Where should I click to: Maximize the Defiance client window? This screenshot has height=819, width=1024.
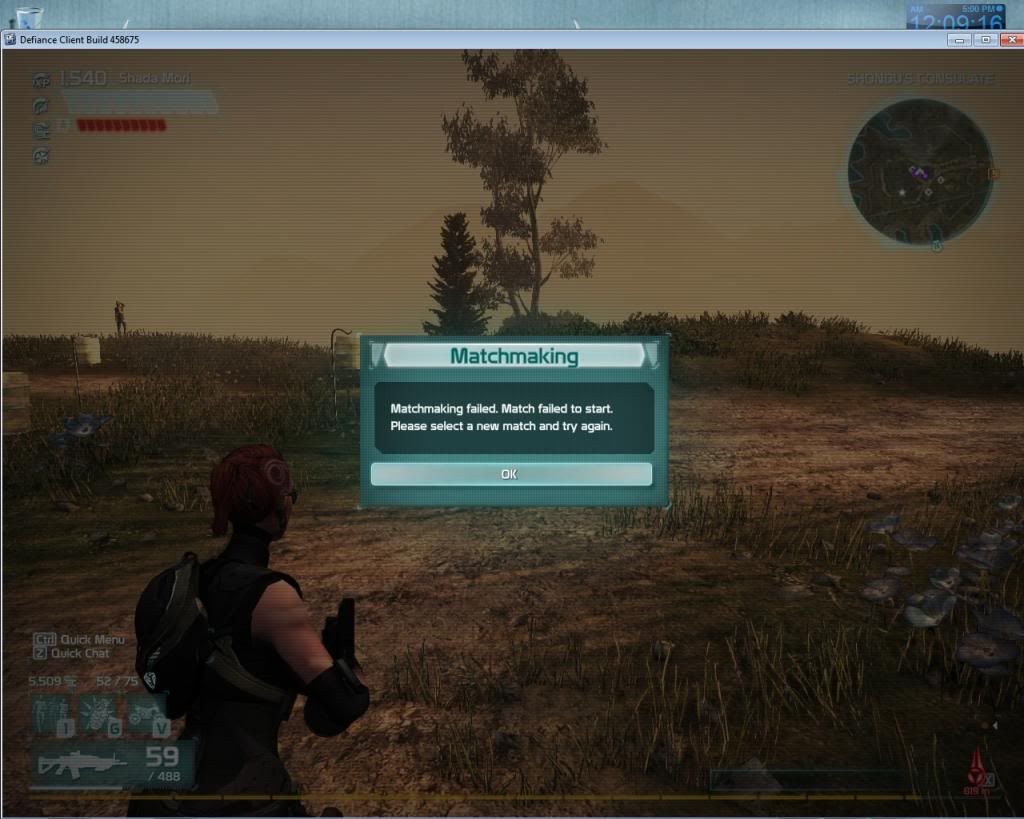[985, 39]
